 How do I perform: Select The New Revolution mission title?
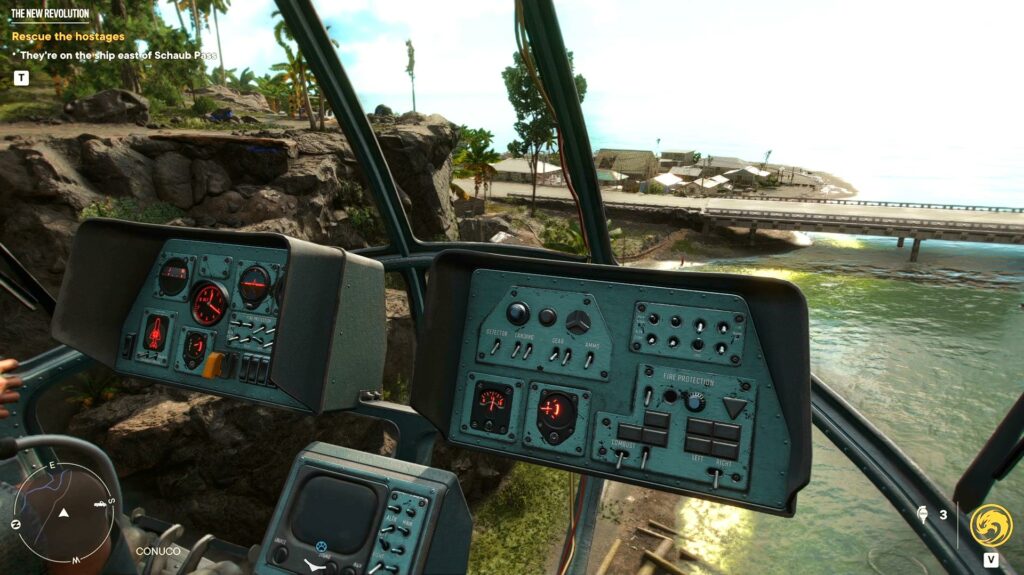click(50, 14)
